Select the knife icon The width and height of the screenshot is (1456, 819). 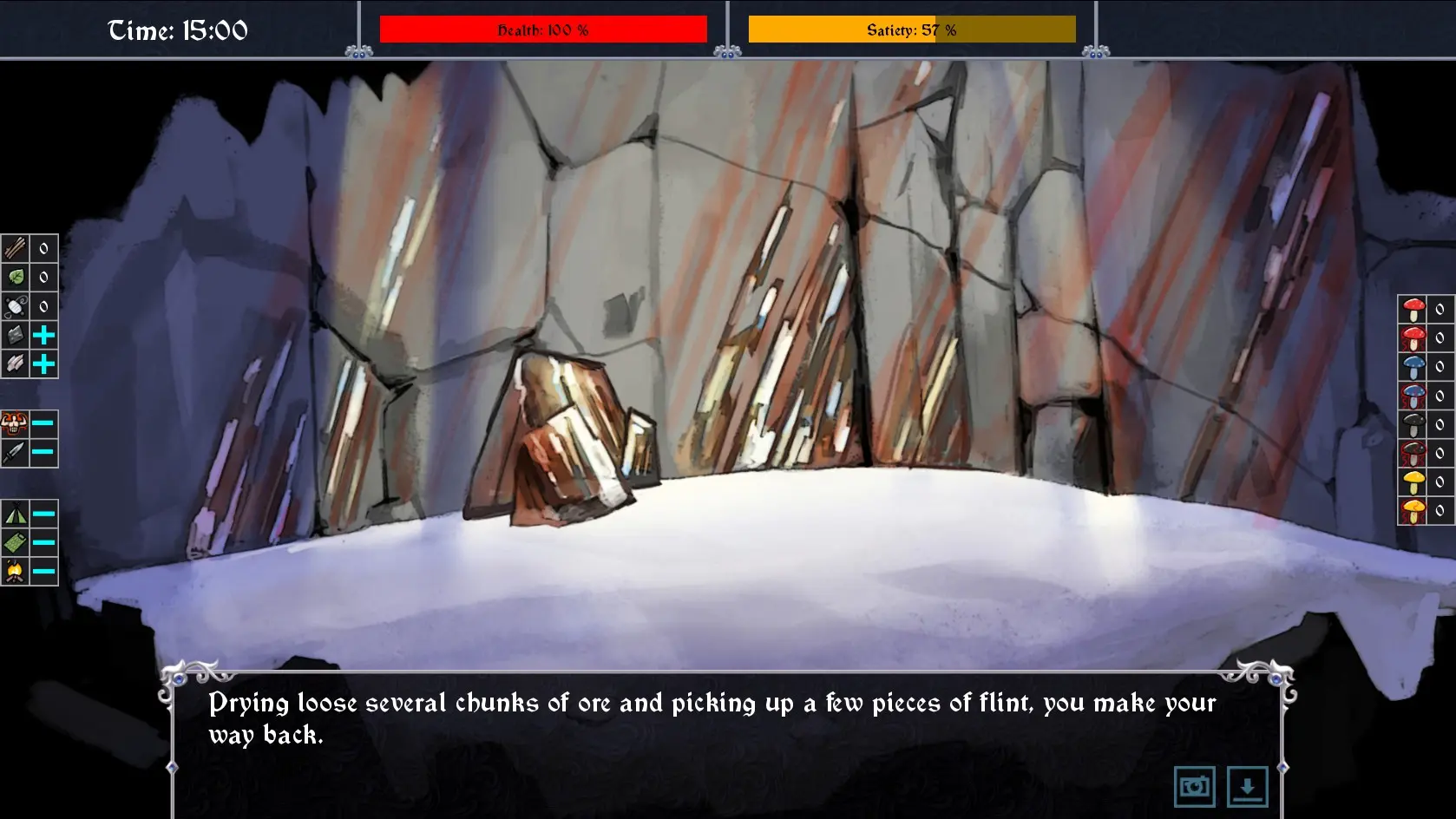[x=15, y=453]
